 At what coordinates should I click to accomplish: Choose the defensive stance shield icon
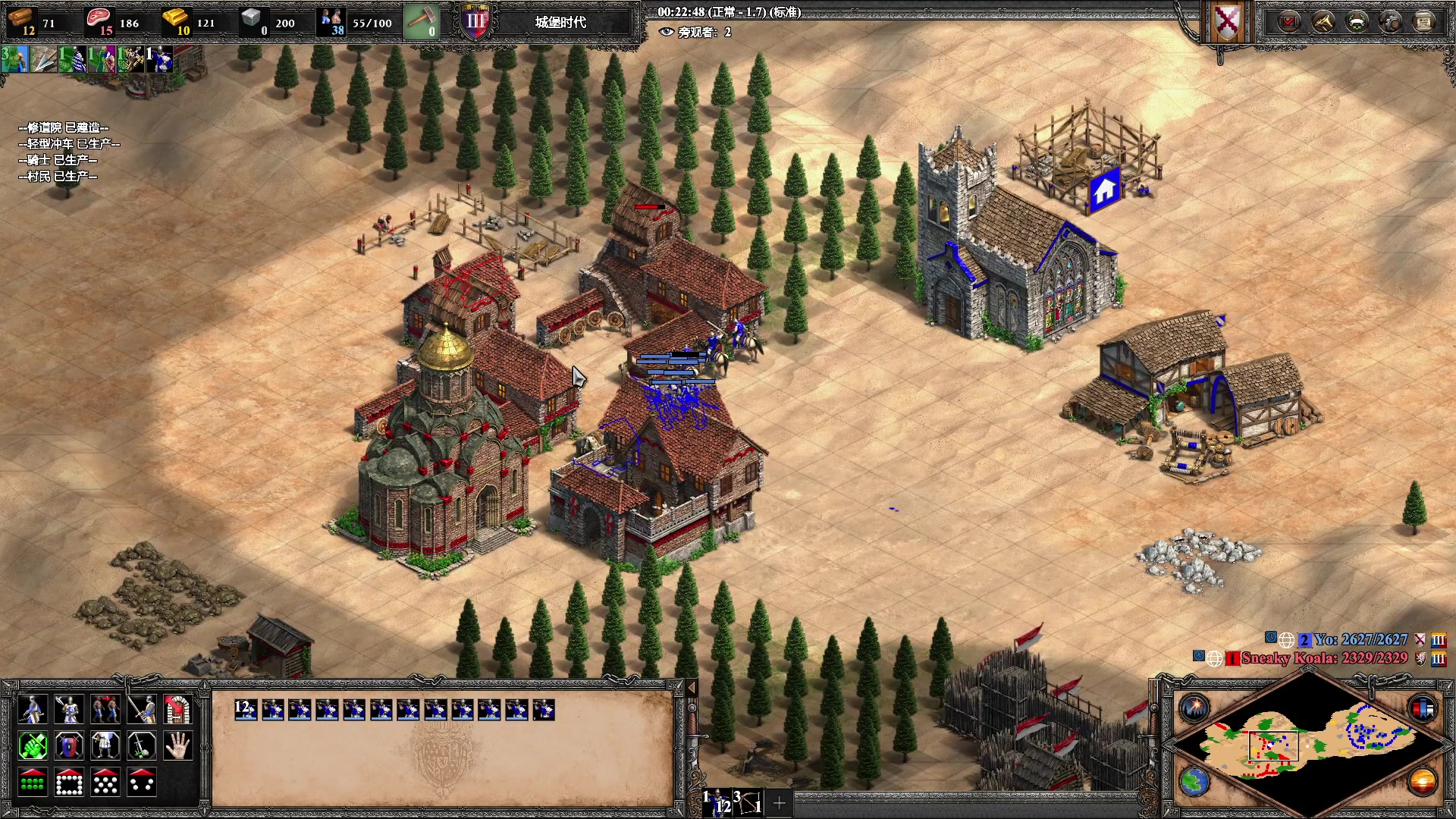69,746
